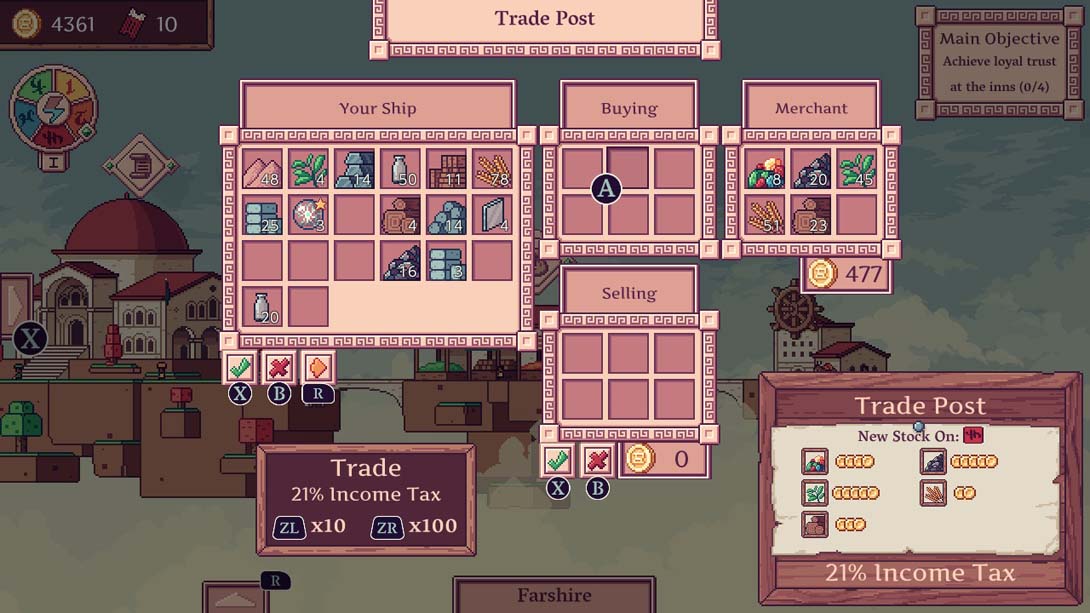The height and width of the screenshot is (613, 1090).
Task: Pick the glass pane stack of 4
Action: coord(492,215)
